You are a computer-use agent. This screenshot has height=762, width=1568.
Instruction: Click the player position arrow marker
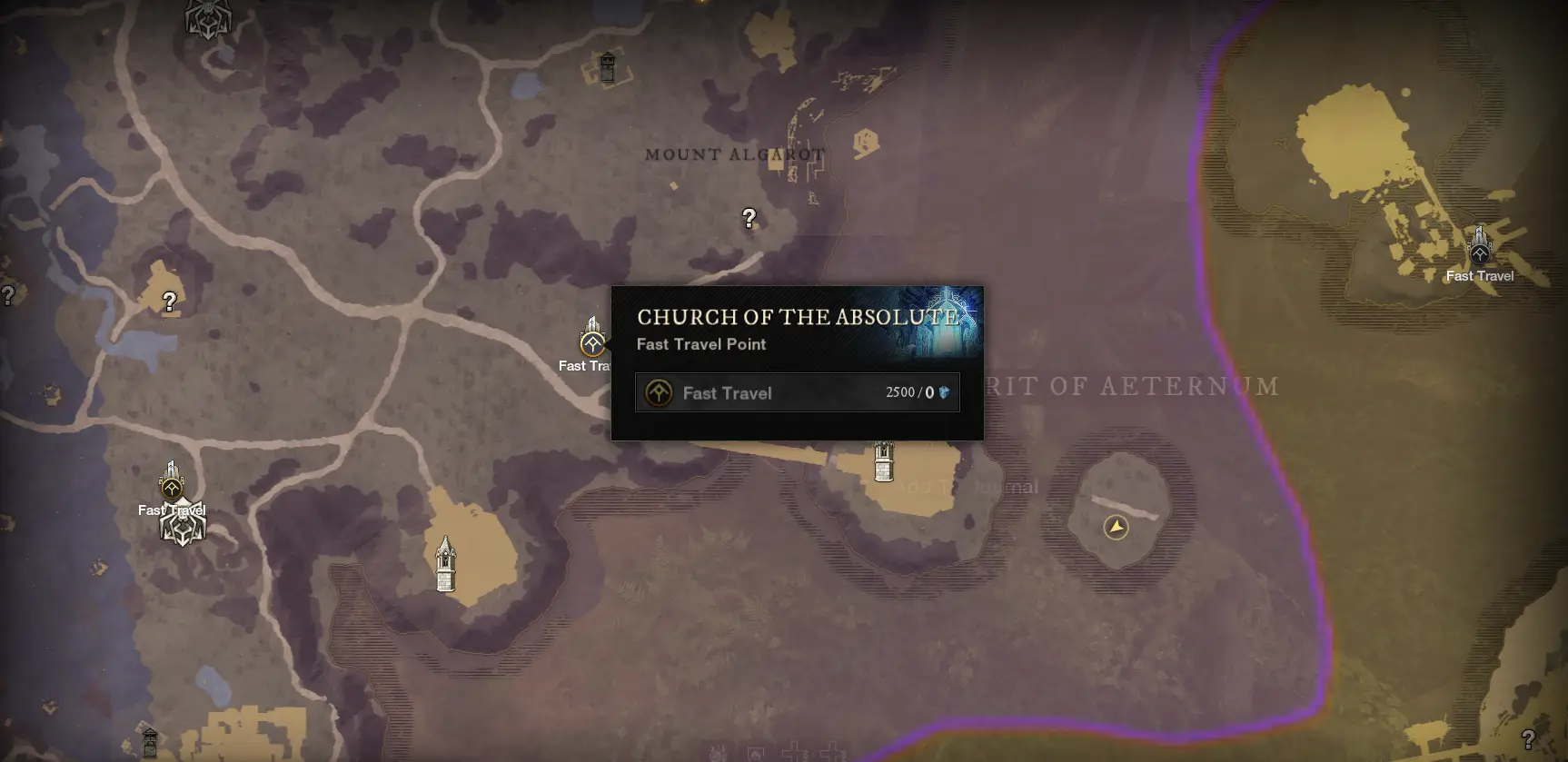point(1116,527)
